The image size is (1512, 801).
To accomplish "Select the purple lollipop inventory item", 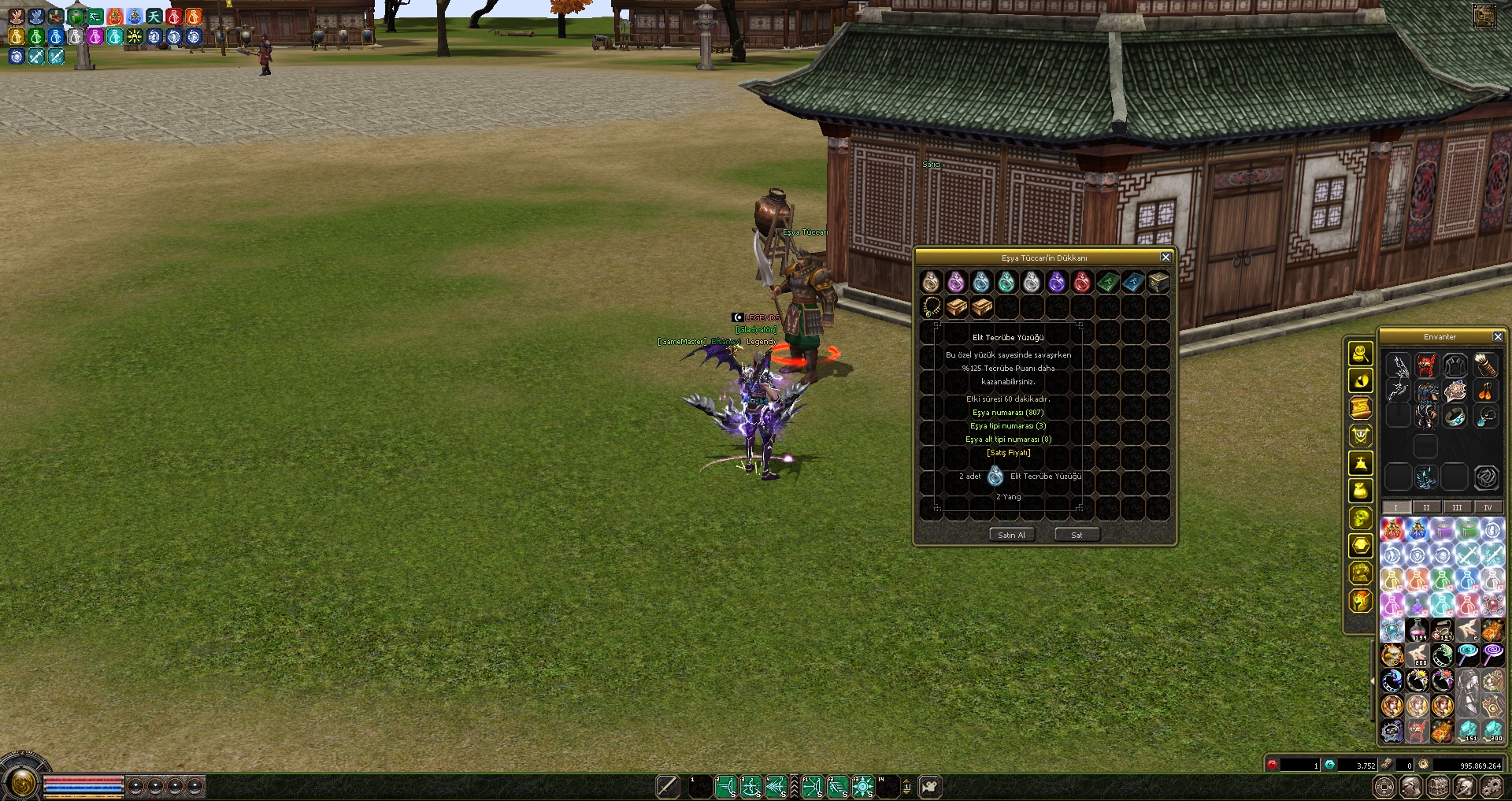I will 1492,655.
